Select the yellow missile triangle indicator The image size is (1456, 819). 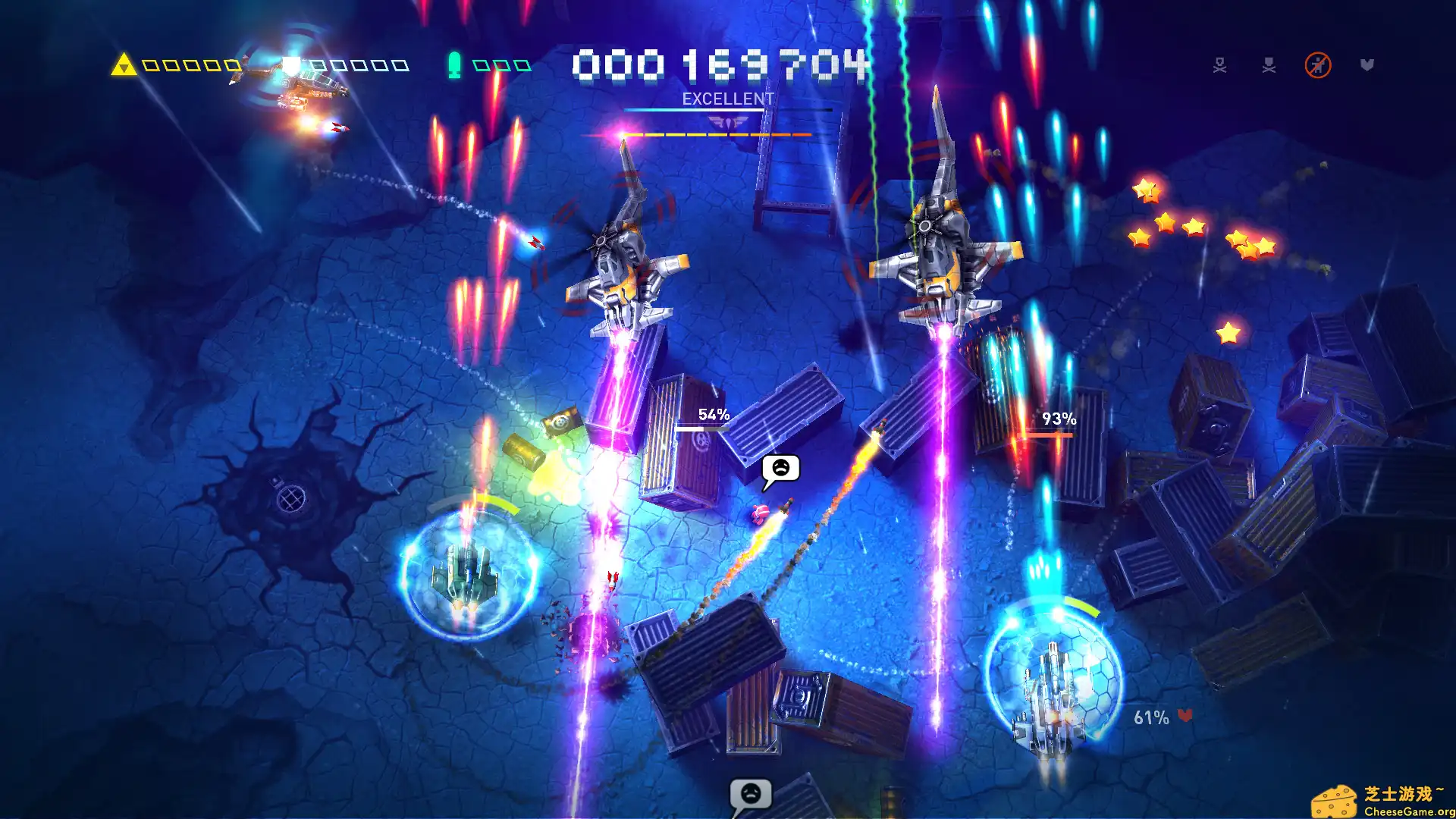pos(124,64)
